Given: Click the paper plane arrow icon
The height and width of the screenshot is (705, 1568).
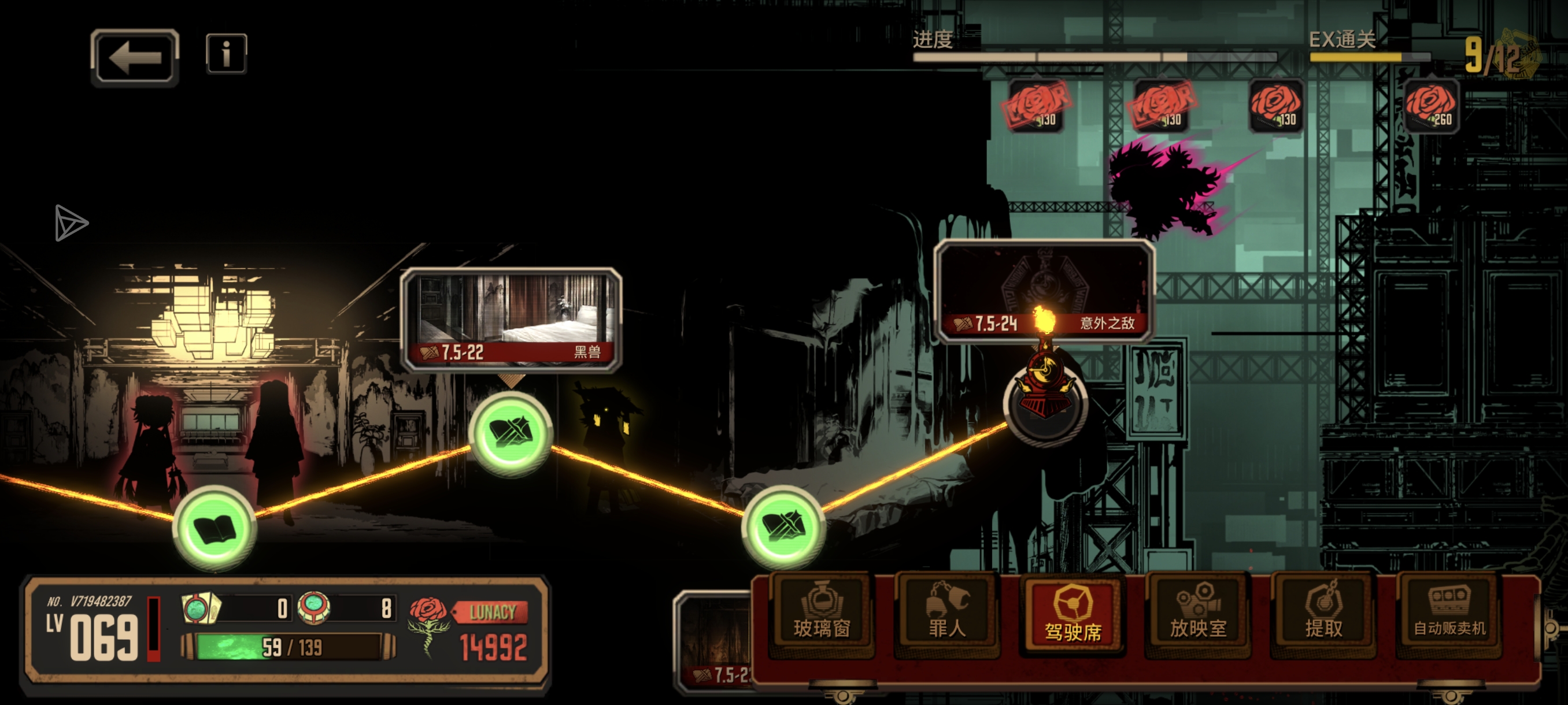Looking at the screenshot, I should click(x=71, y=222).
